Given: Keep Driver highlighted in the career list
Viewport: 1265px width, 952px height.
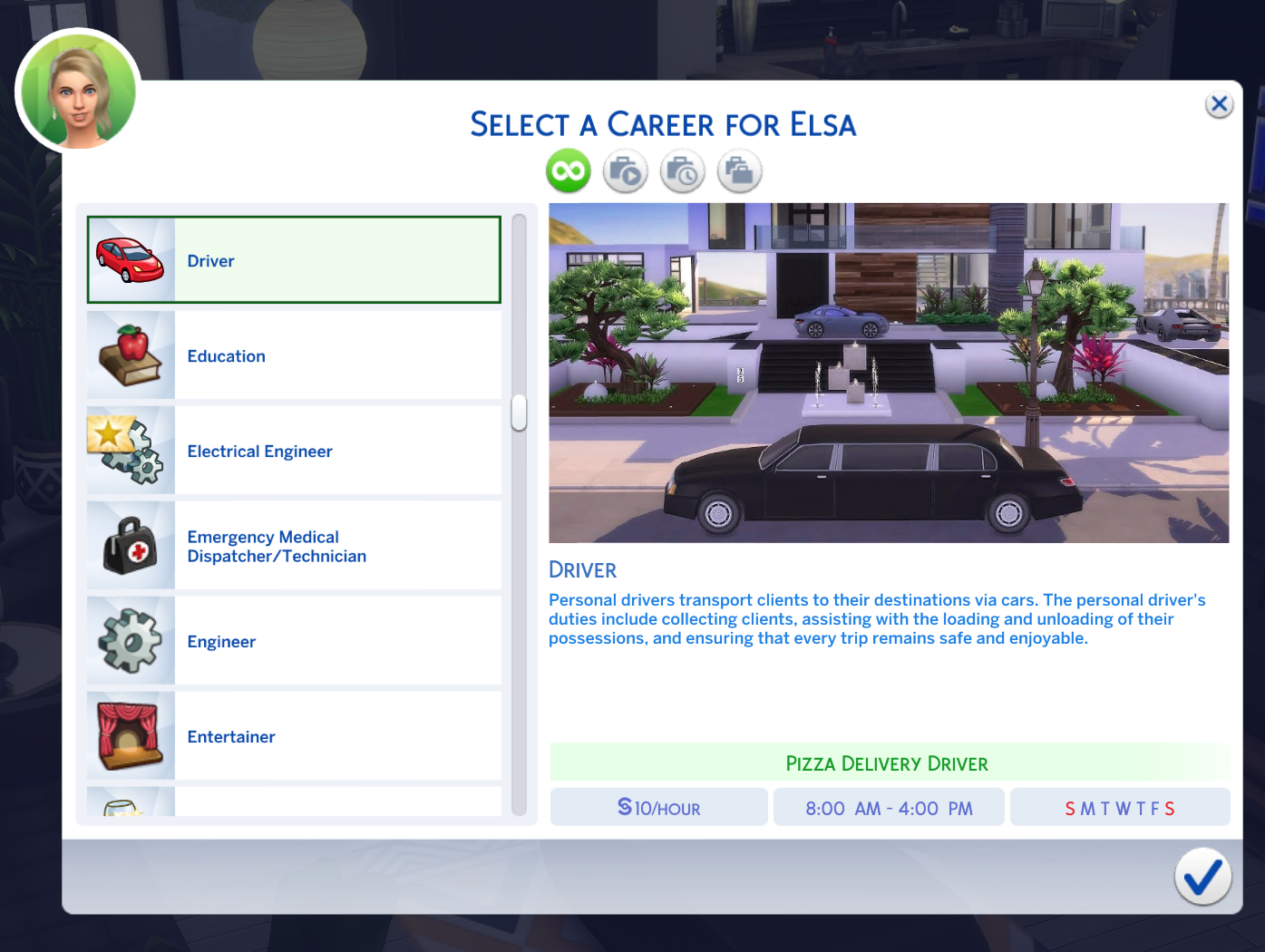Looking at the screenshot, I should click(x=294, y=259).
